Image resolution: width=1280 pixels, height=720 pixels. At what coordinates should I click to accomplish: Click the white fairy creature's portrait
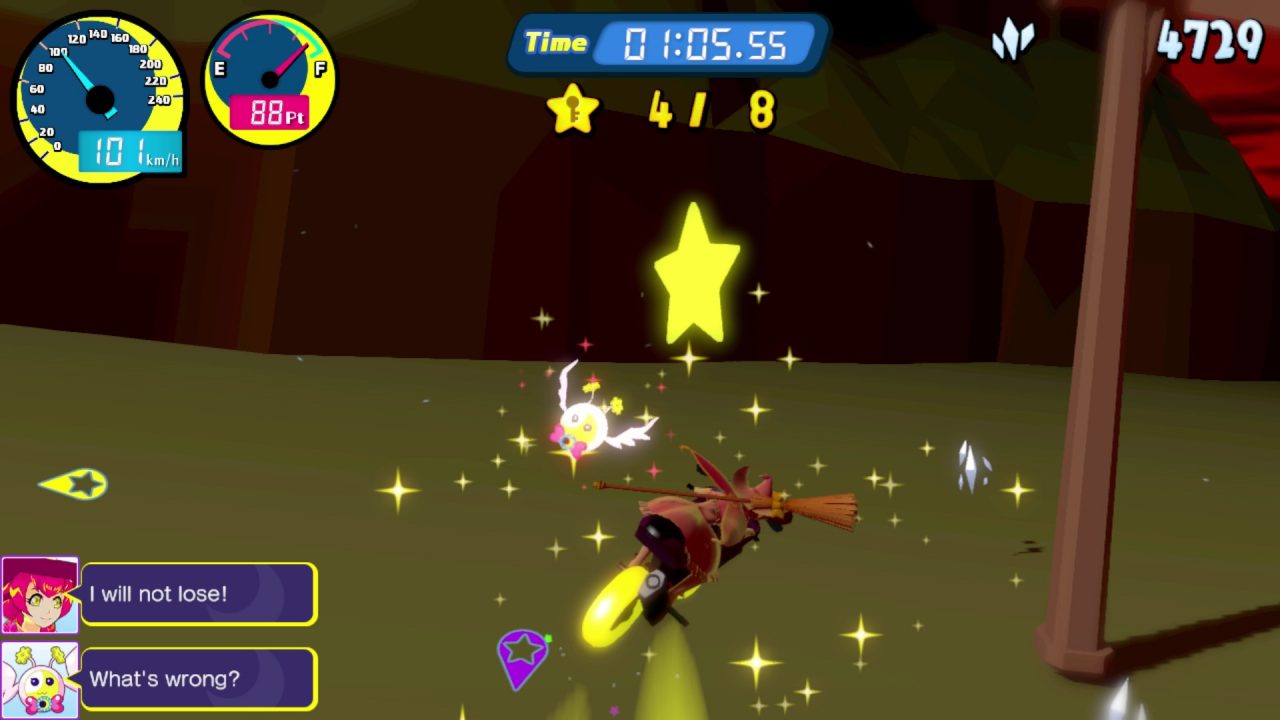[40, 679]
